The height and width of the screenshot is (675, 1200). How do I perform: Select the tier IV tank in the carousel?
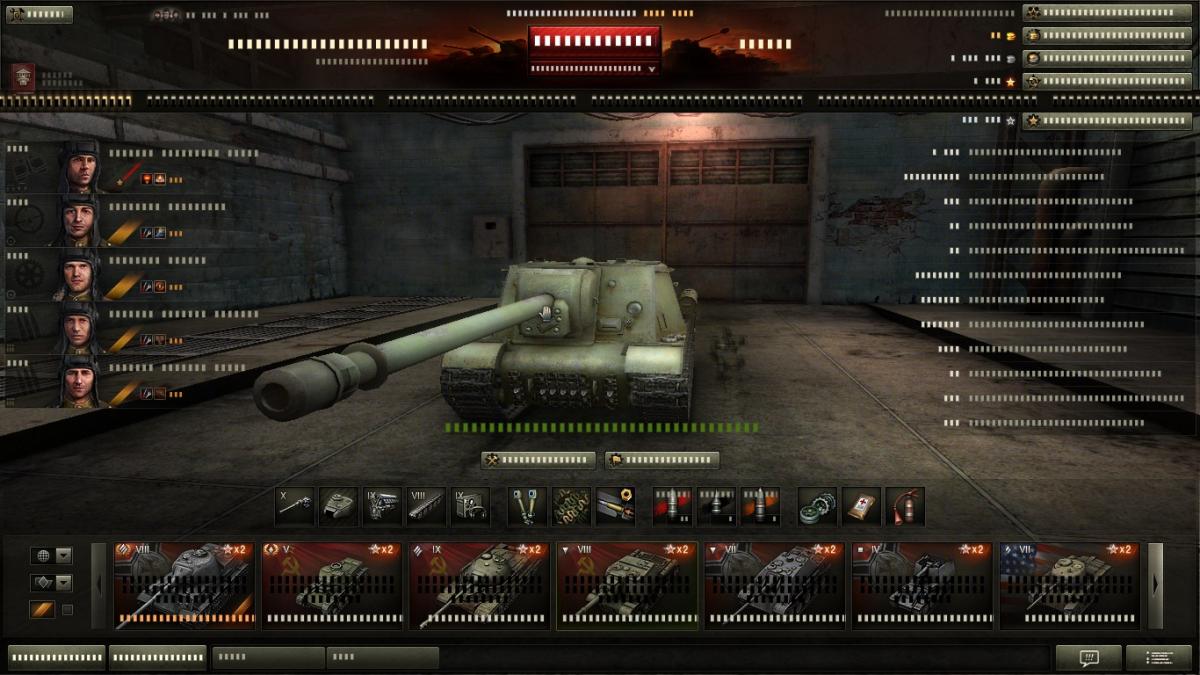(x=922, y=586)
